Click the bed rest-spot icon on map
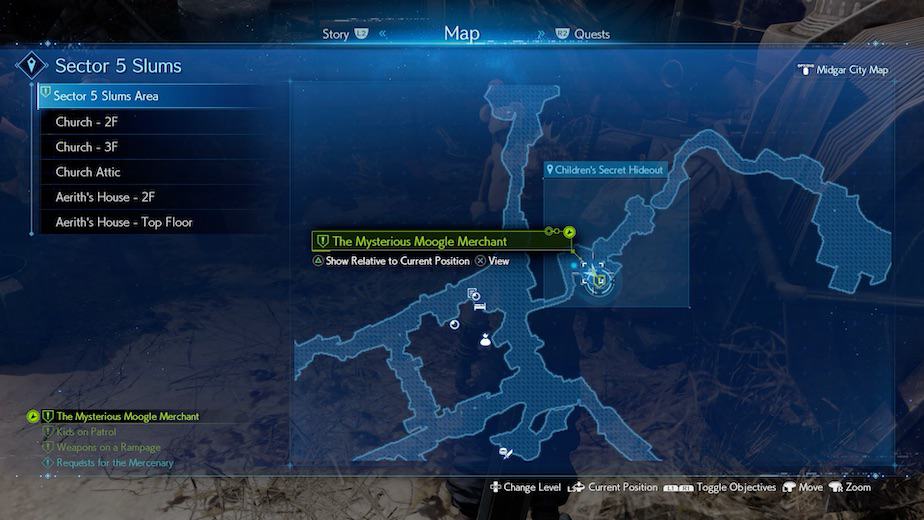The height and width of the screenshot is (520, 924). (480, 307)
